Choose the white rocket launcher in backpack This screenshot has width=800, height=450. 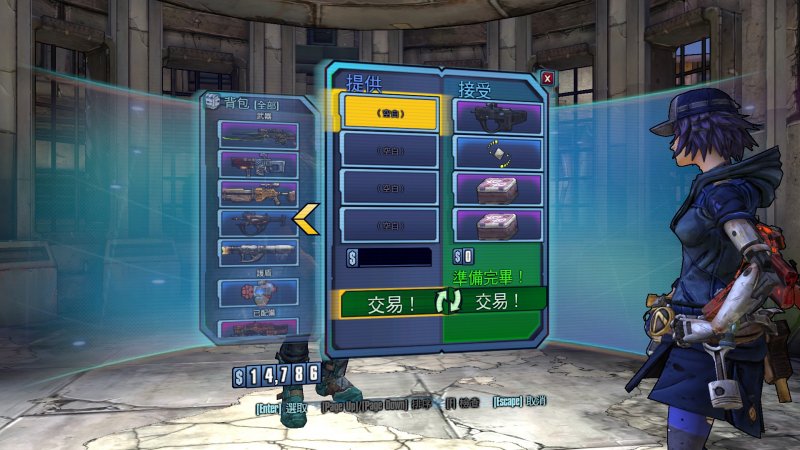click(x=258, y=252)
